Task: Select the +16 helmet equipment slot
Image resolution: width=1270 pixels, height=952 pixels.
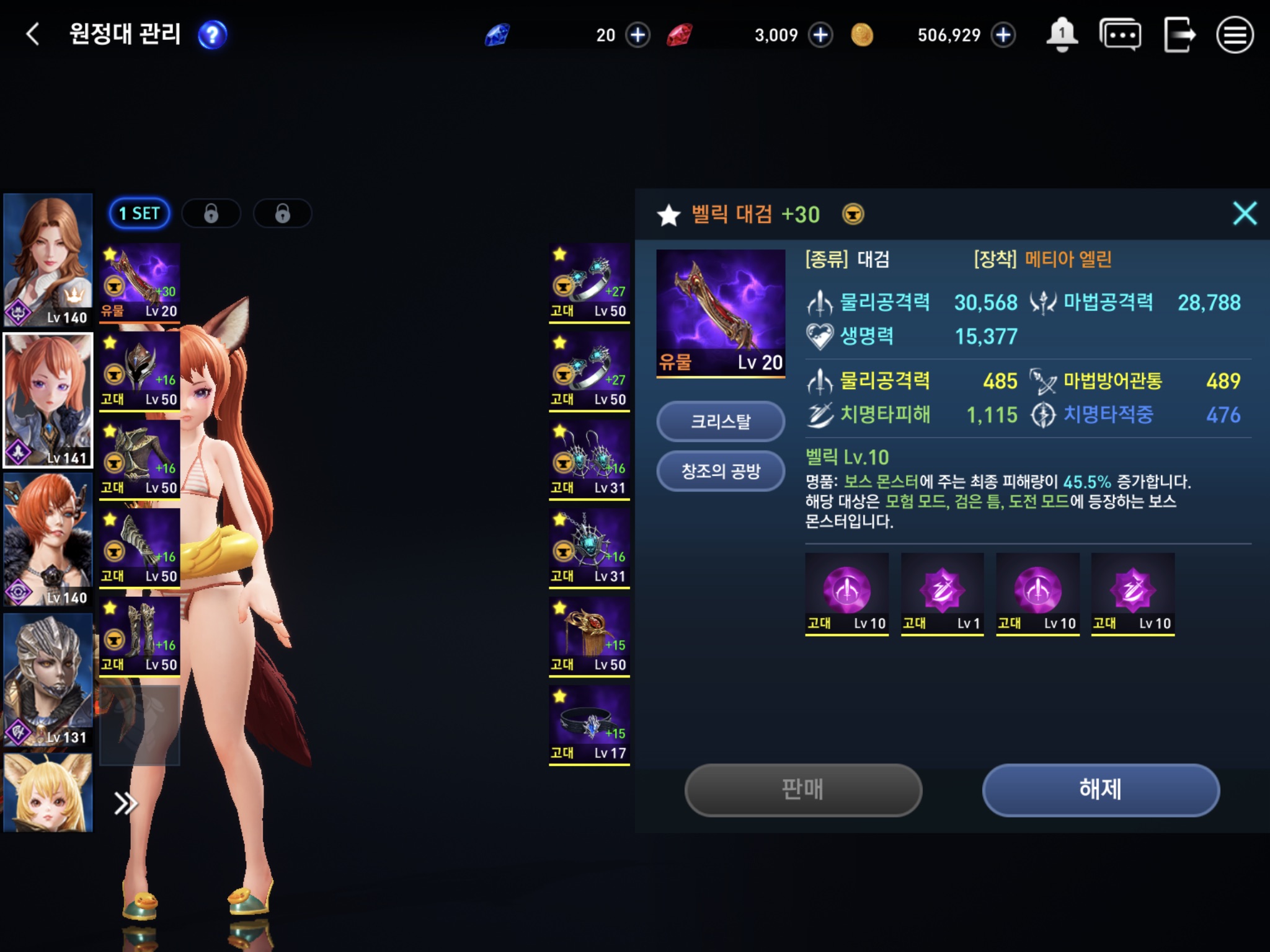Action: (x=140, y=371)
